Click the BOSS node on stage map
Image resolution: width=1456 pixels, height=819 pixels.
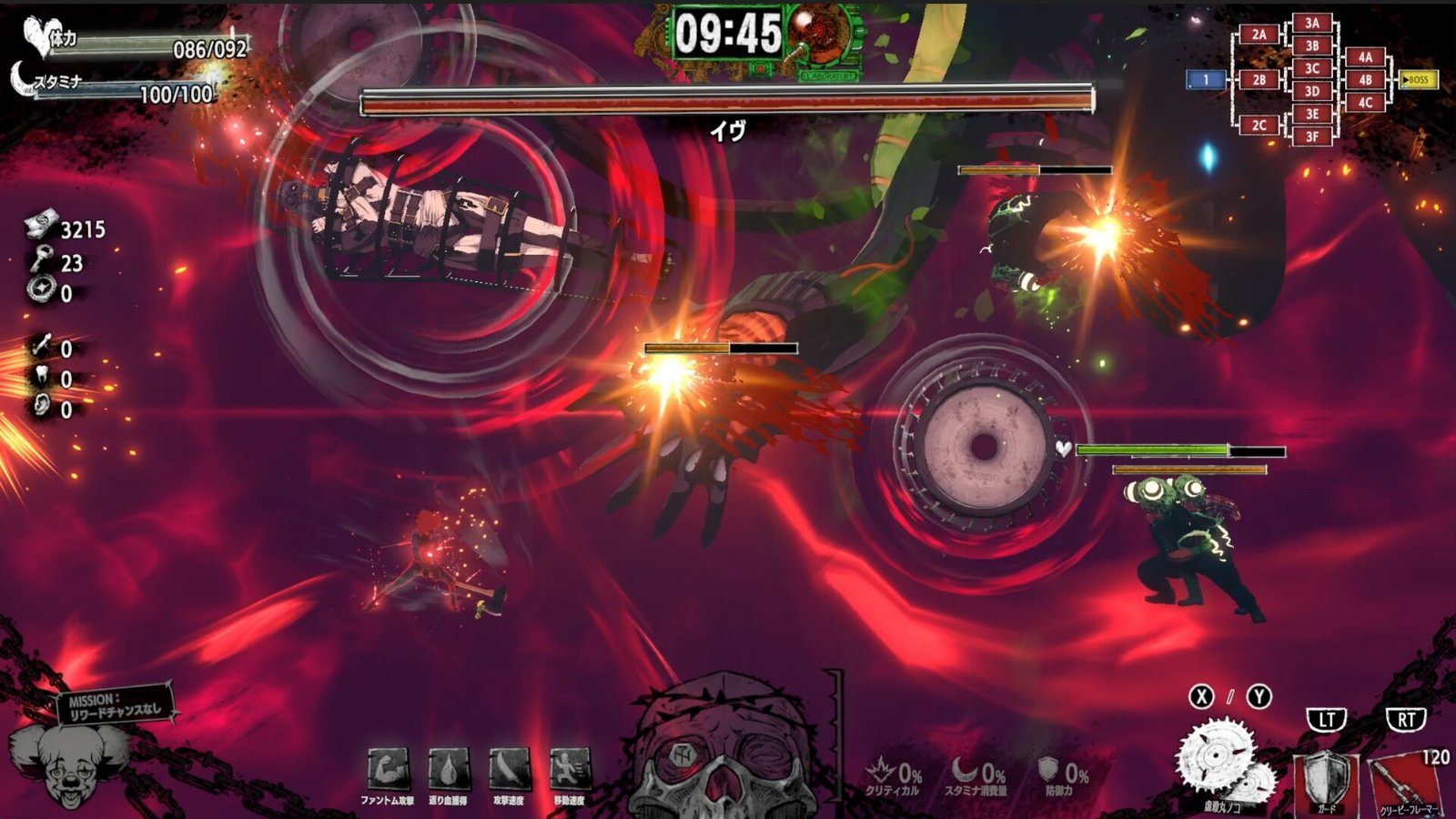pos(1418,80)
